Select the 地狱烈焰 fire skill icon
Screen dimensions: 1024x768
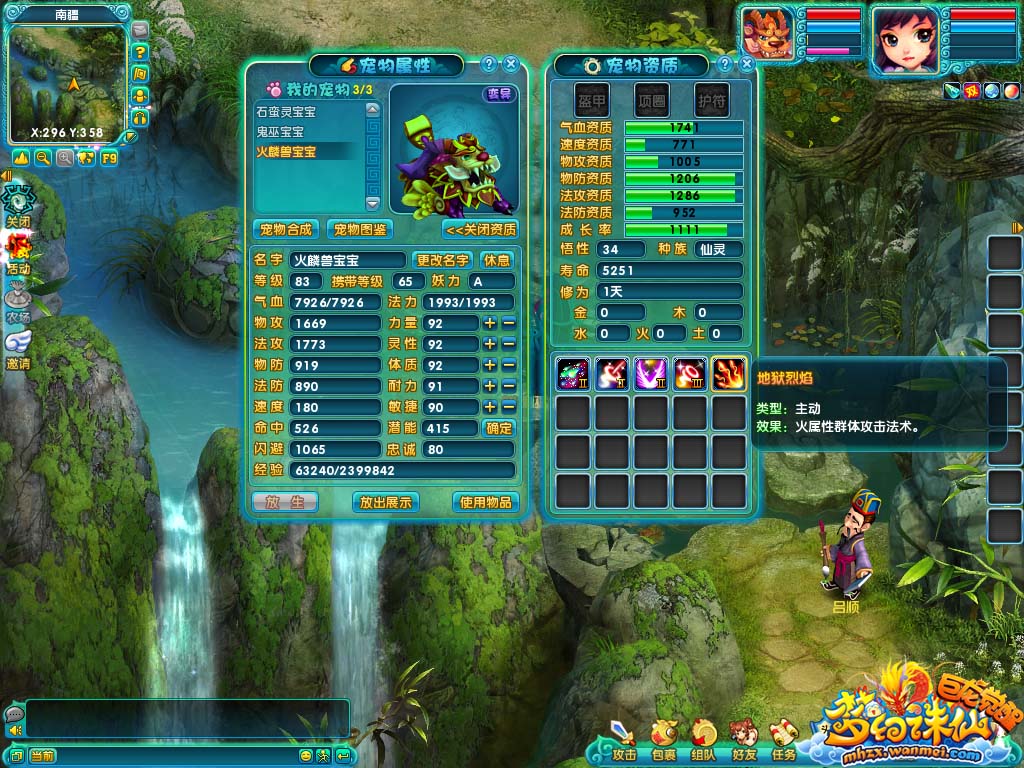(729, 374)
